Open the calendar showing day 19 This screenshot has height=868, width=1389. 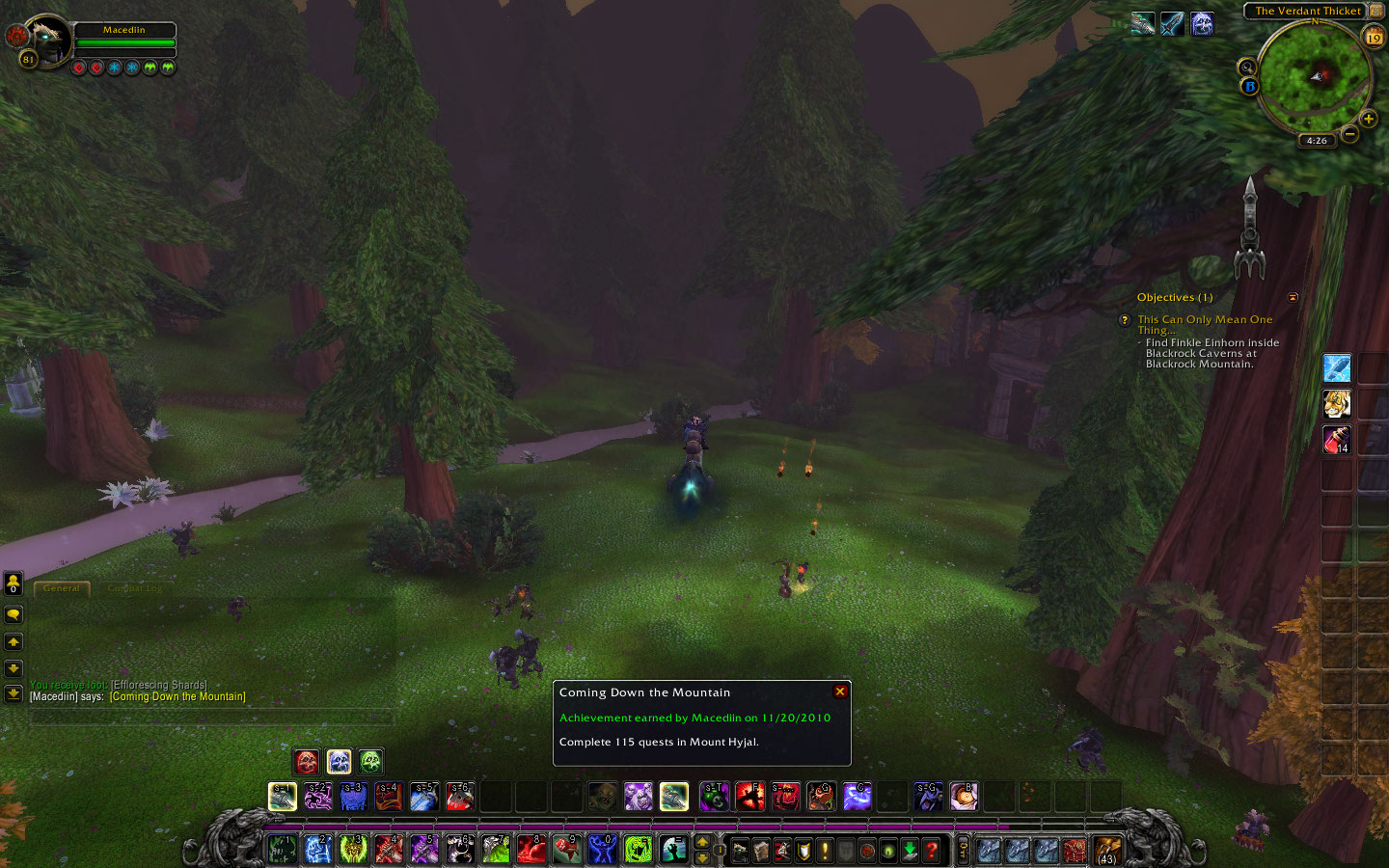point(1374,38)
